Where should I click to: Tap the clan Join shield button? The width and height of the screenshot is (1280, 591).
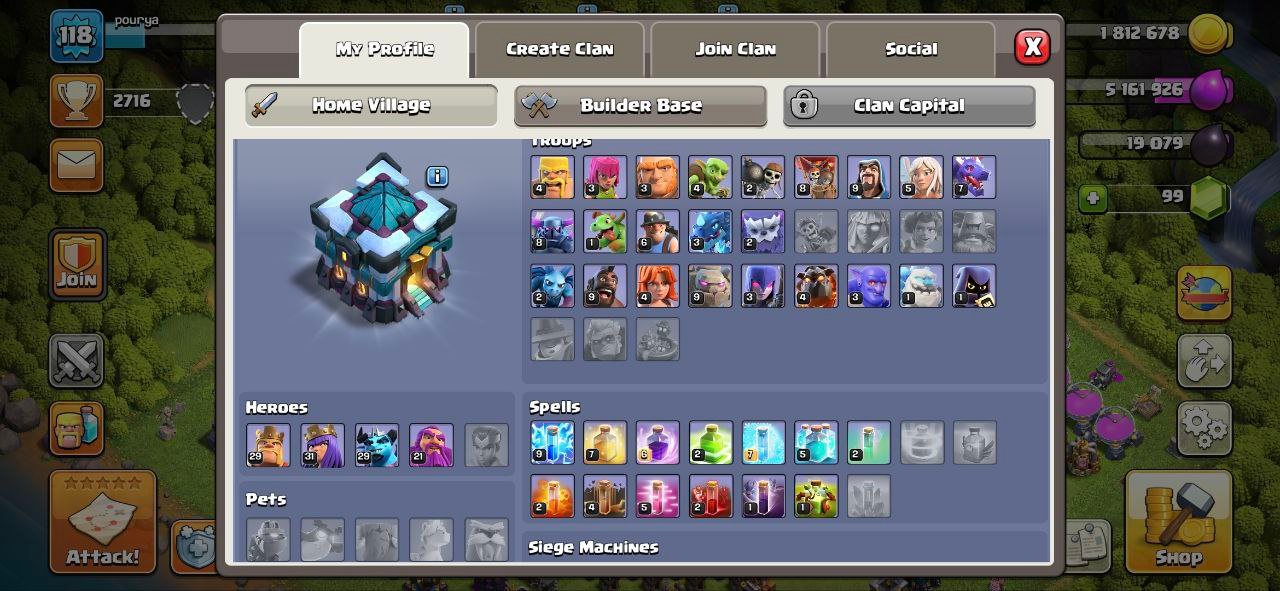[x=76, y=264]
